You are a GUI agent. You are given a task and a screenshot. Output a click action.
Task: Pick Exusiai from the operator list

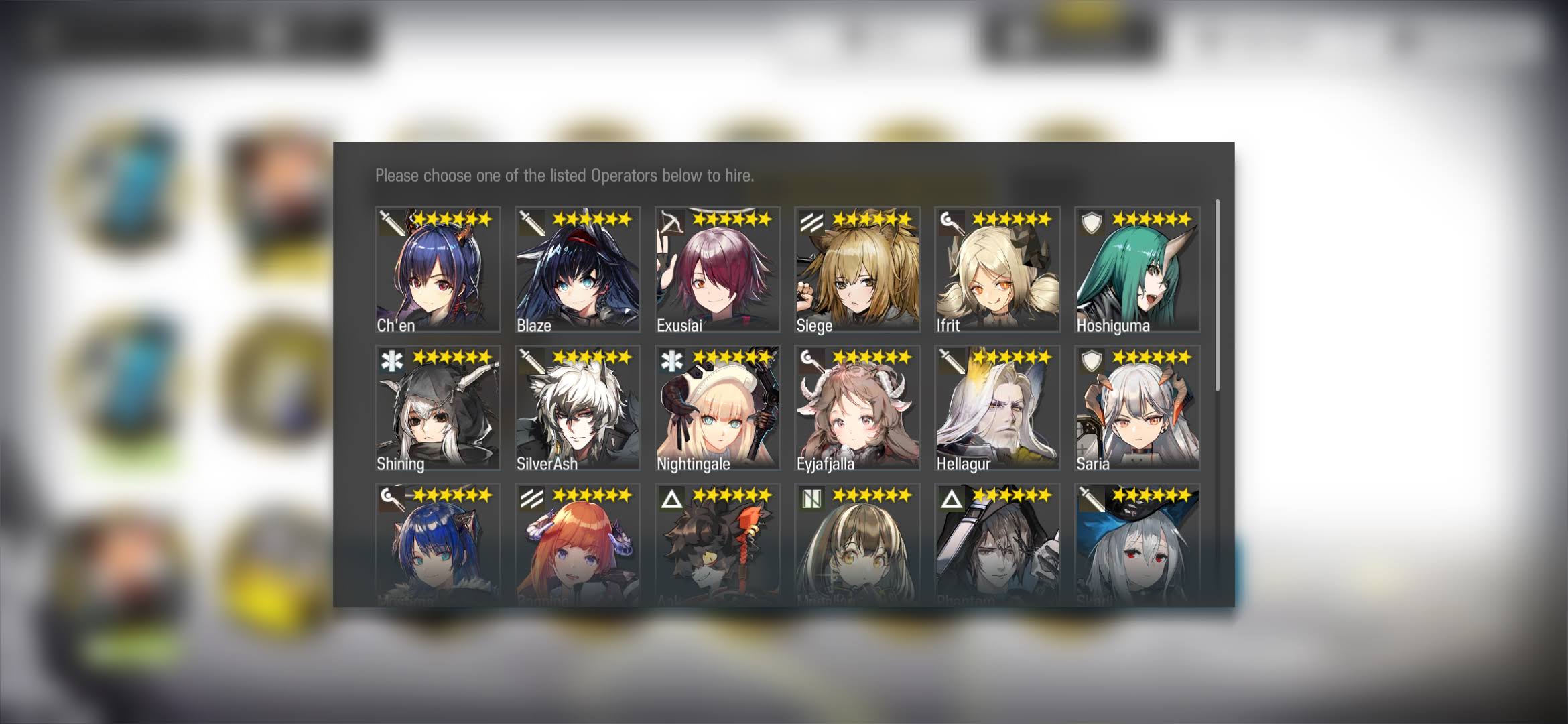click(718, 269)
